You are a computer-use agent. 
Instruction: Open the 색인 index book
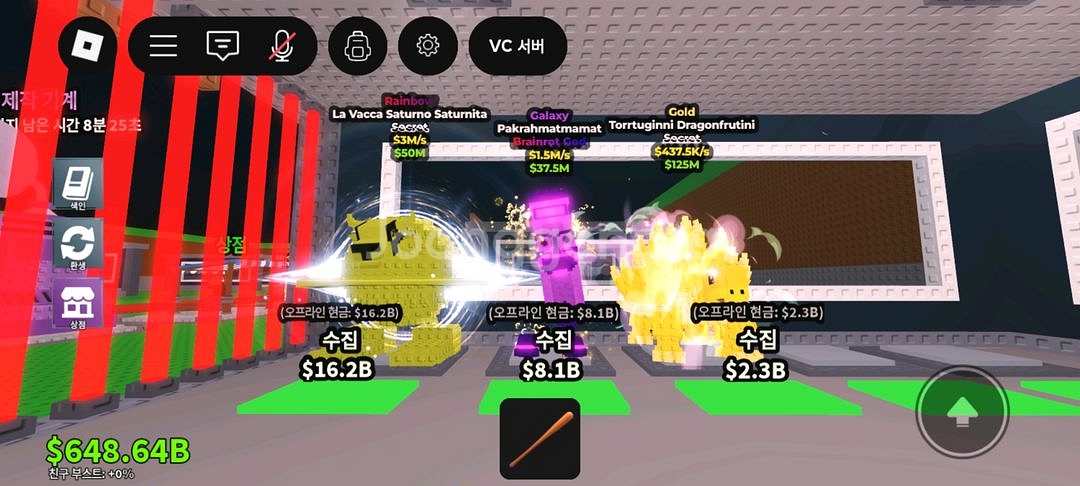[x=78, y=185]
